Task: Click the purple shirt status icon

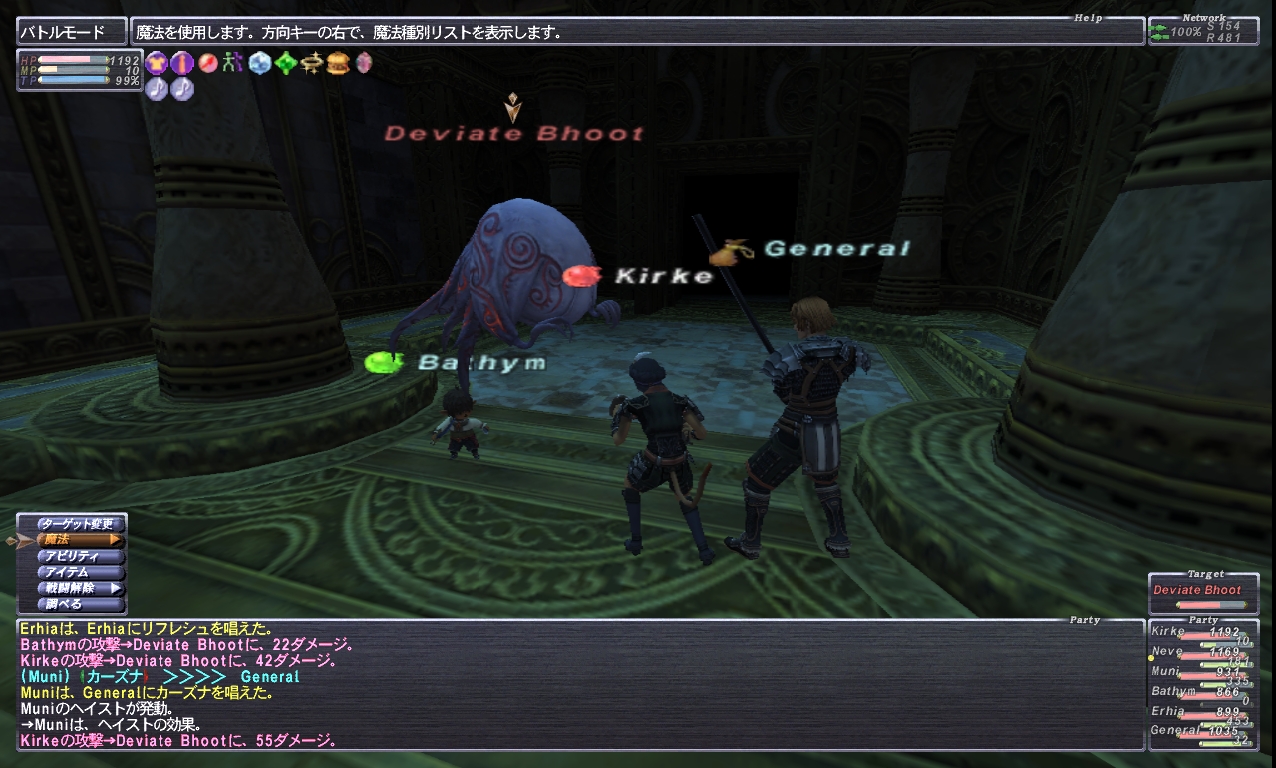Action: click(x=157, y=63)
